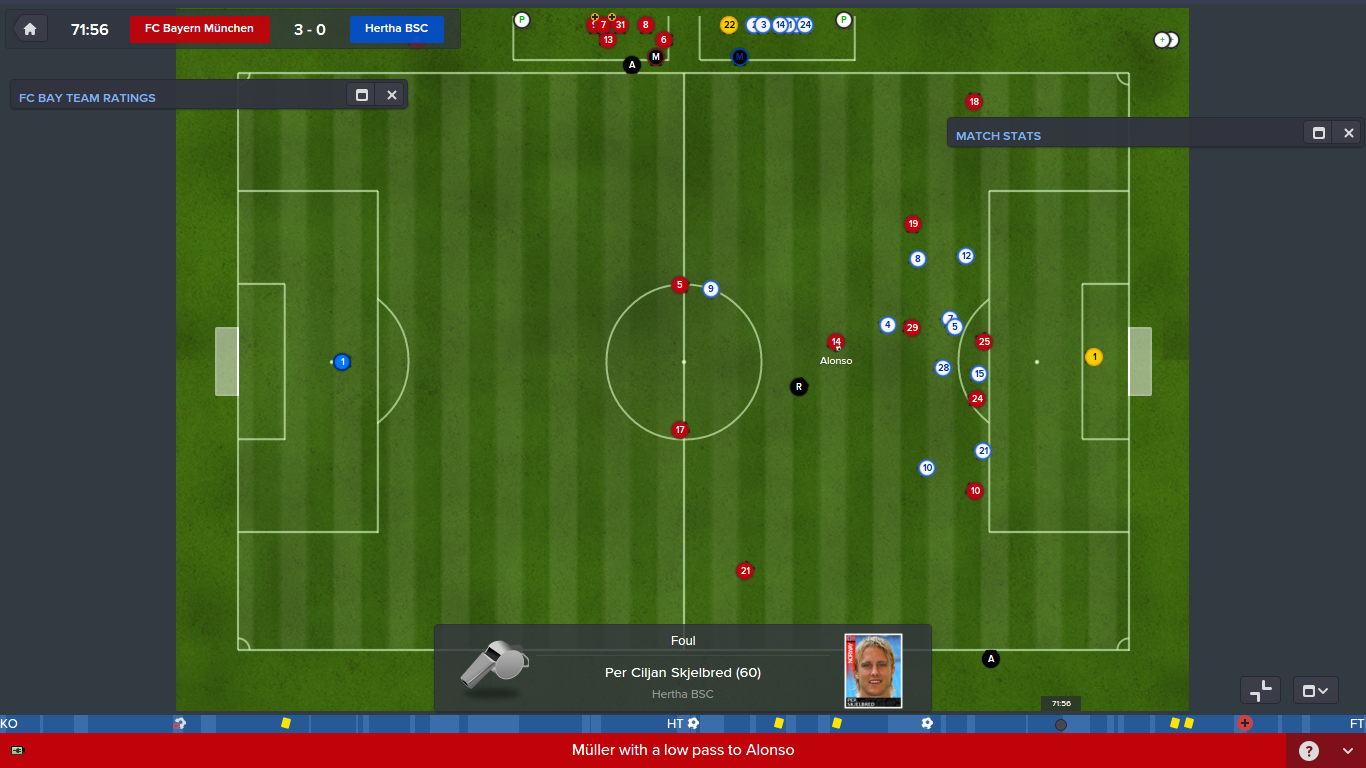Maximize the Match Stats panel

click(1319, 133)
